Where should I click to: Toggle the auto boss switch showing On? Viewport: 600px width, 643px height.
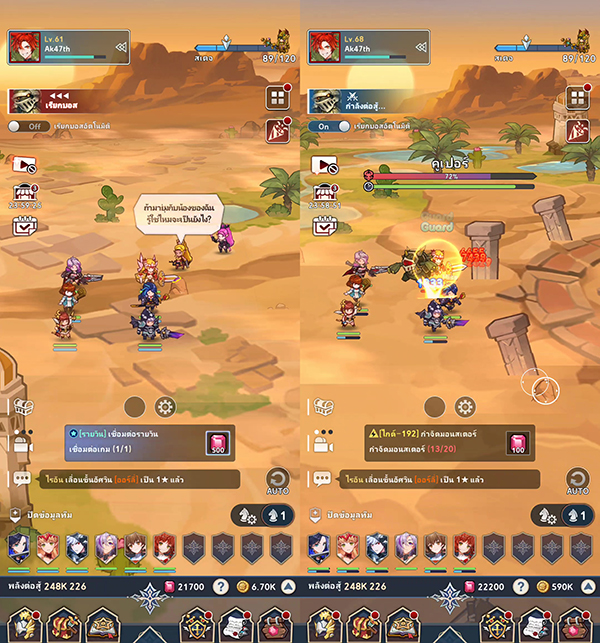tap(329, 126)
